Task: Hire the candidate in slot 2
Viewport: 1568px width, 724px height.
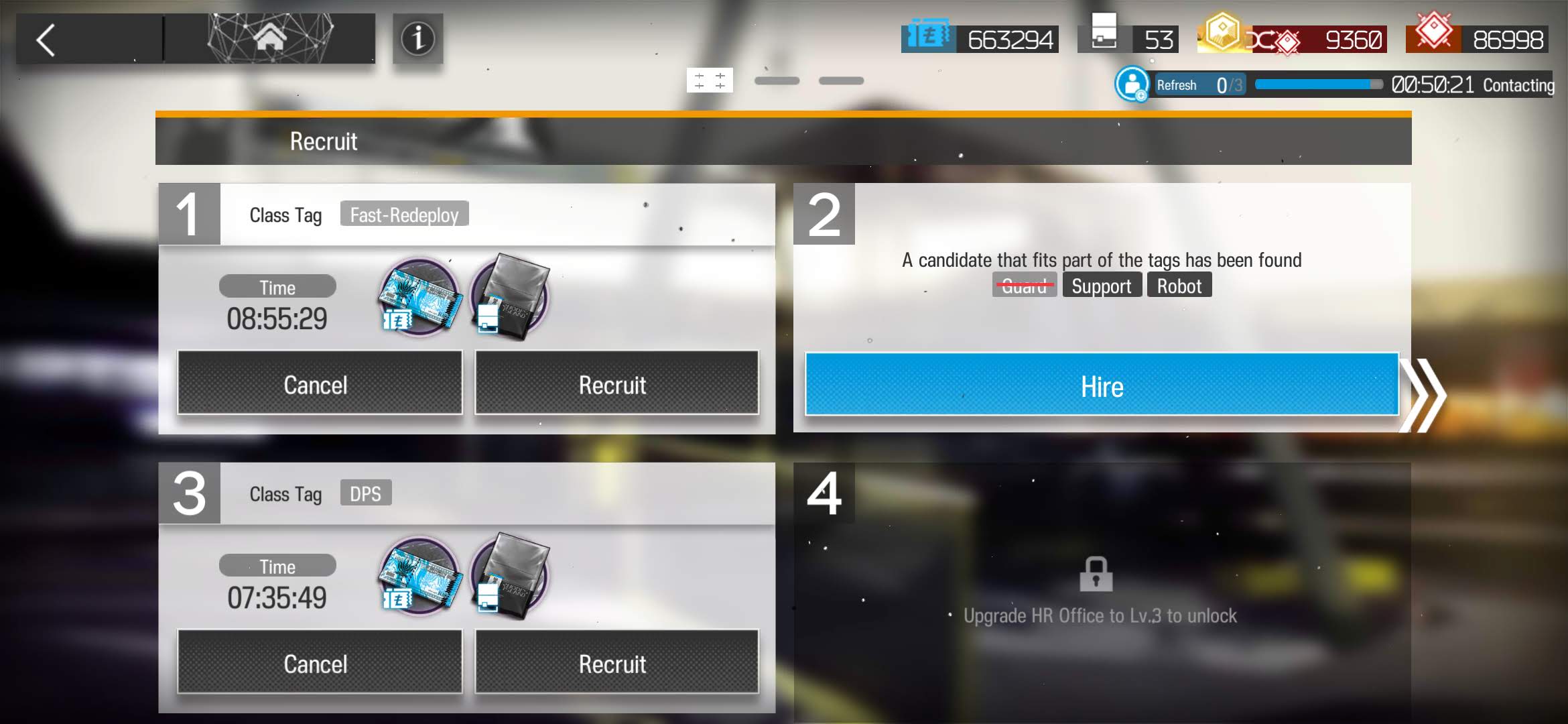Action: click(x=1102, y=385)
